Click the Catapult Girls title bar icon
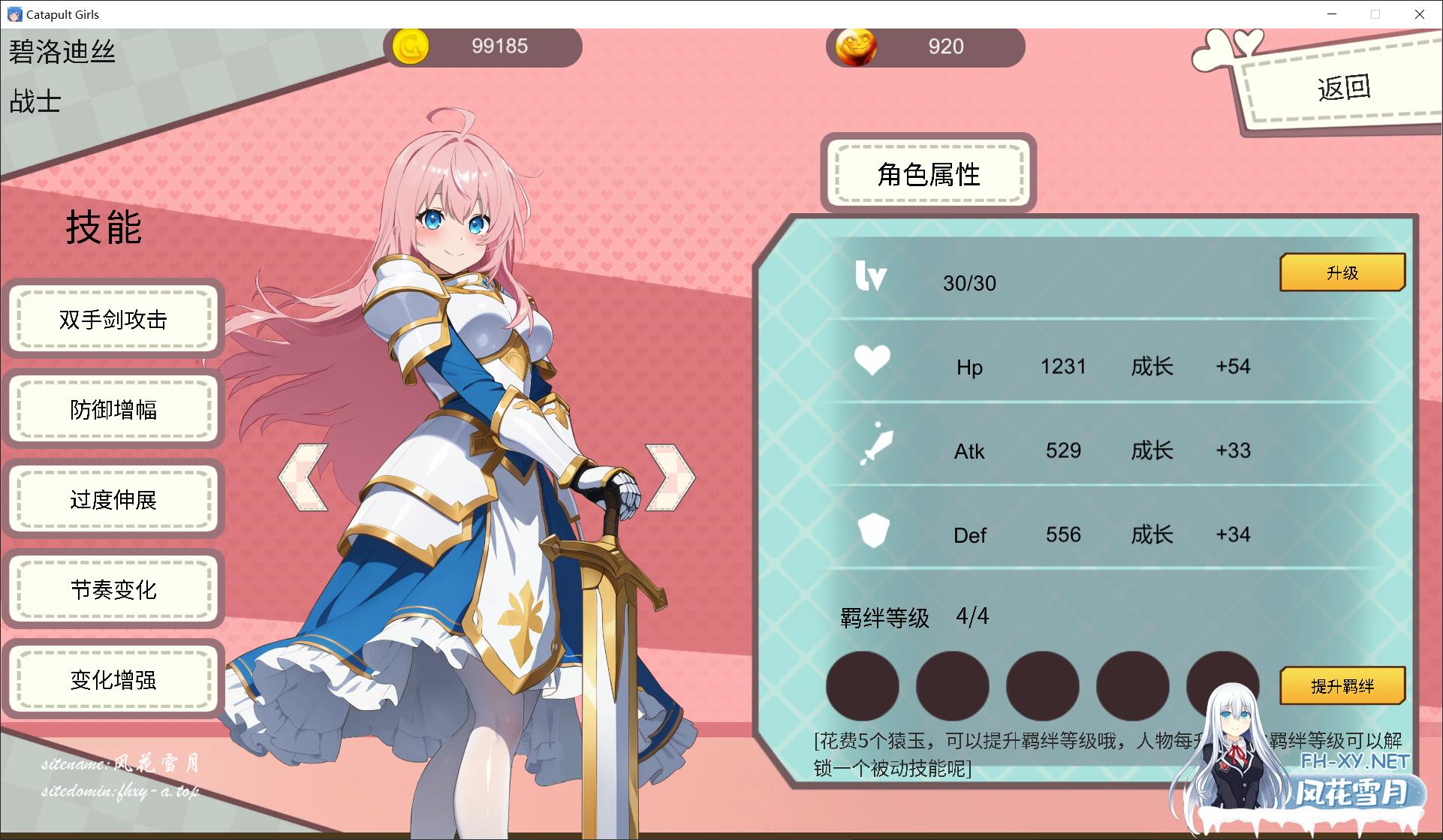Image resolution: width=1443 pixels, height=840 pixels. click(17, 14)
